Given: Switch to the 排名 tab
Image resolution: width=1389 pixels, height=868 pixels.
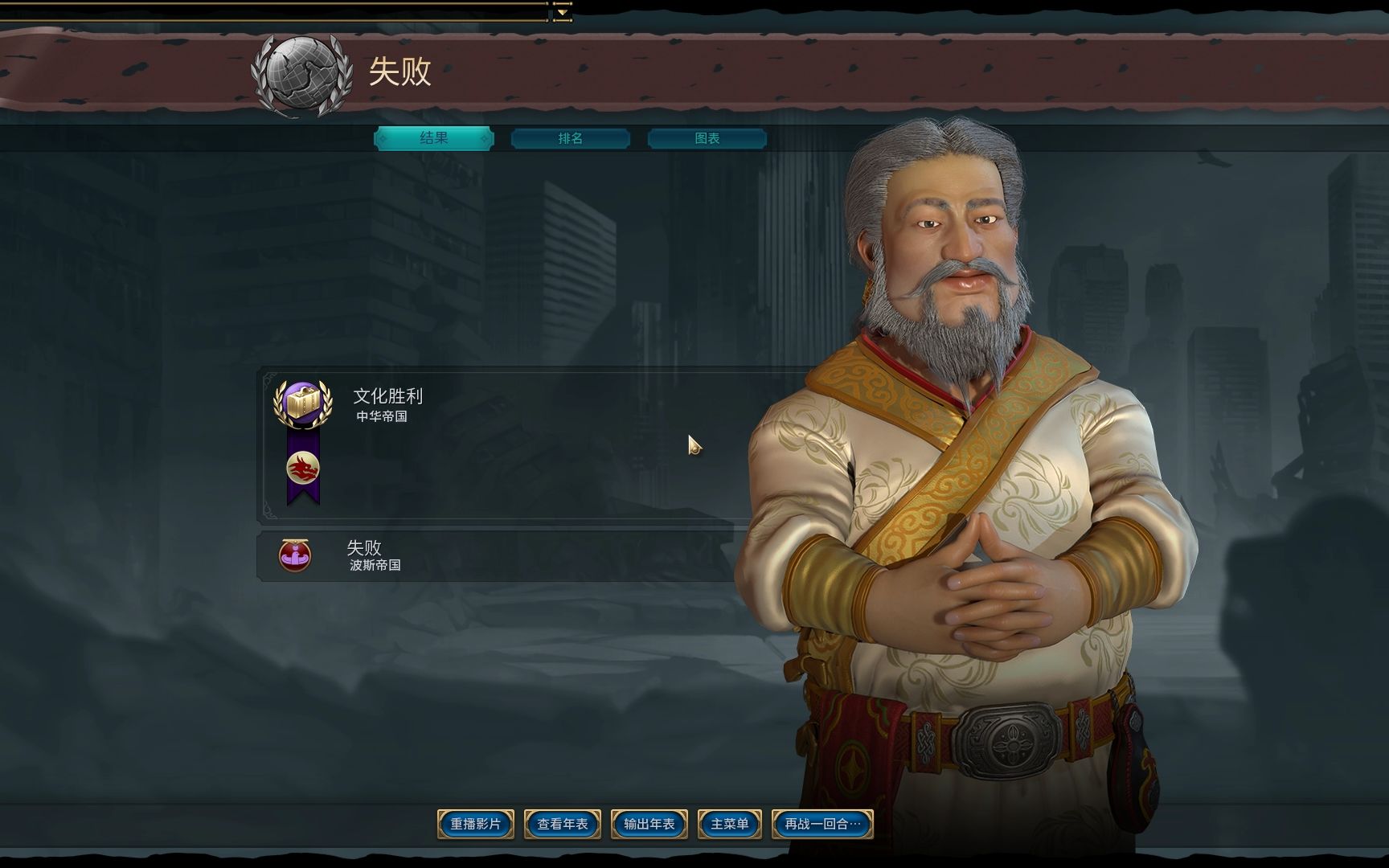Looking at the screenshot, I should coord(570,138).
